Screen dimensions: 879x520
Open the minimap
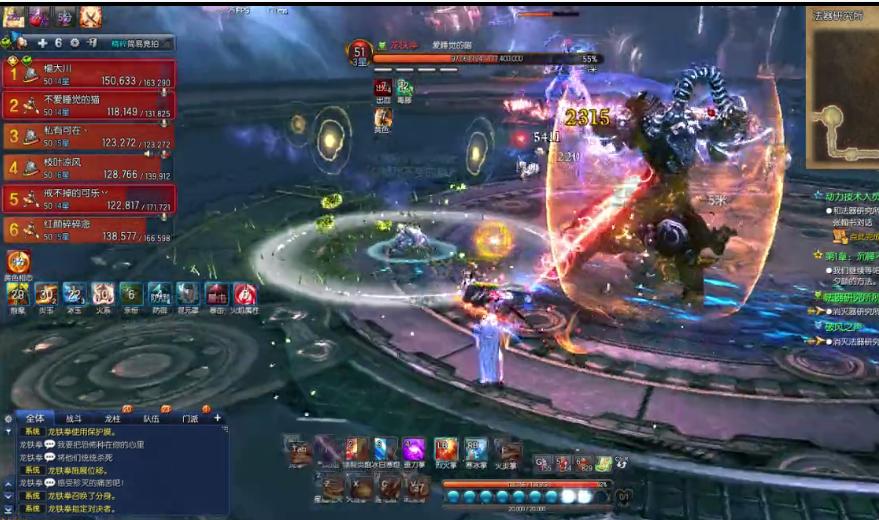pos(841,93)
